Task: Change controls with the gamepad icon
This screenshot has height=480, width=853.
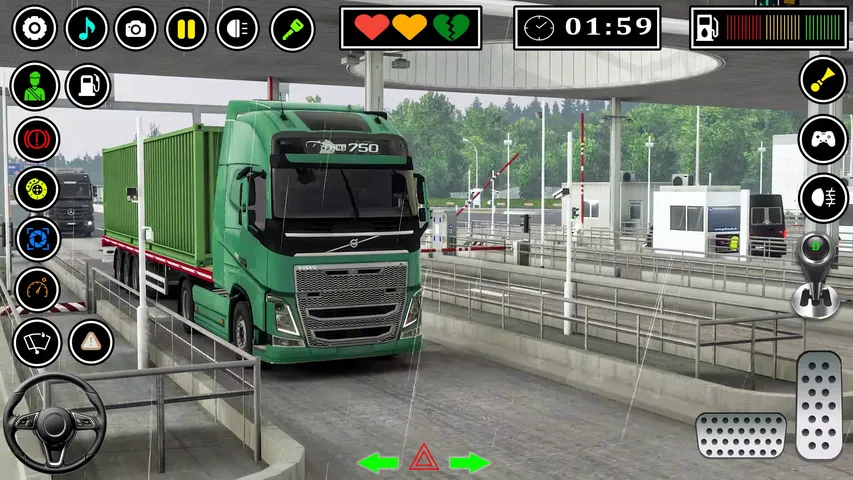Action: tap(823, 138)
